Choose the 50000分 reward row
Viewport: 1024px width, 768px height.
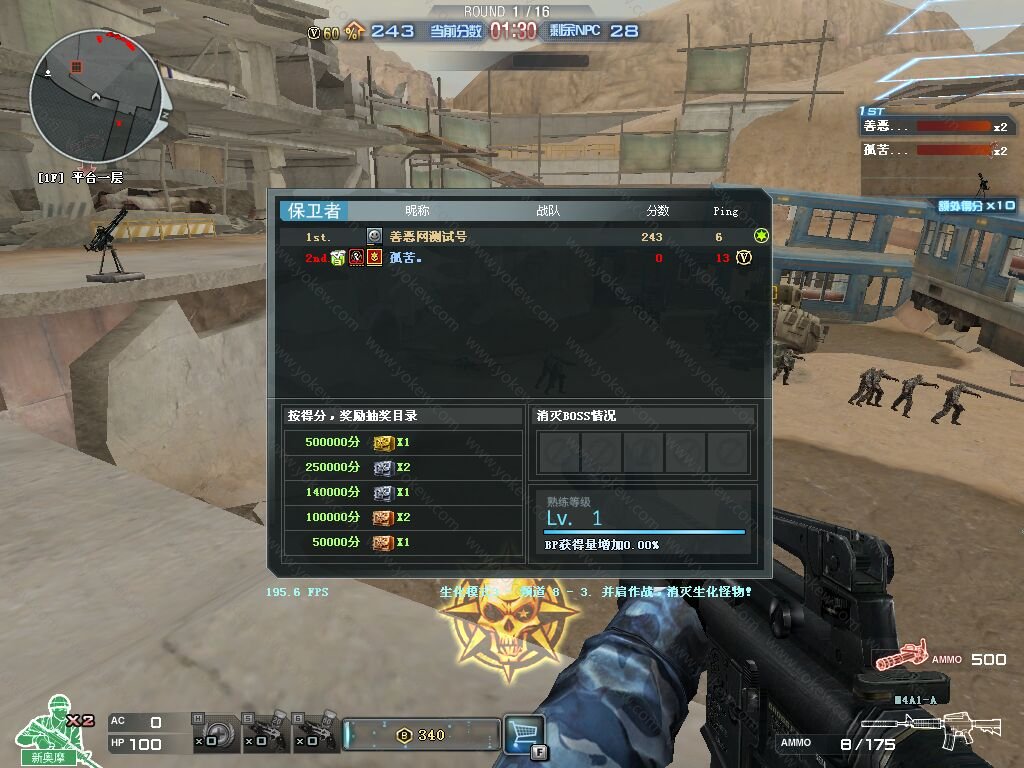[400, 542]
